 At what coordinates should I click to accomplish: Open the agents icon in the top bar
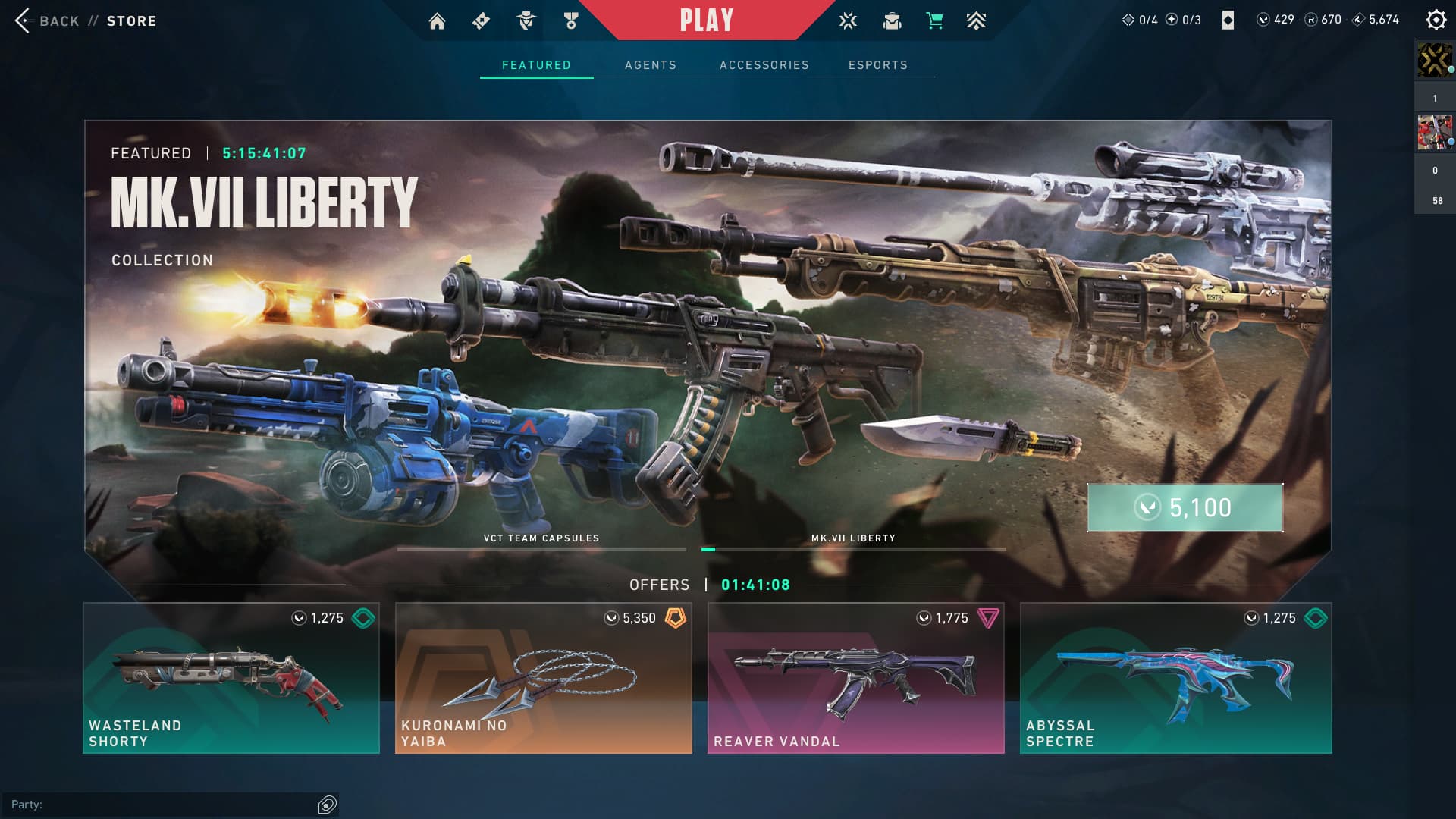[526, 21]
